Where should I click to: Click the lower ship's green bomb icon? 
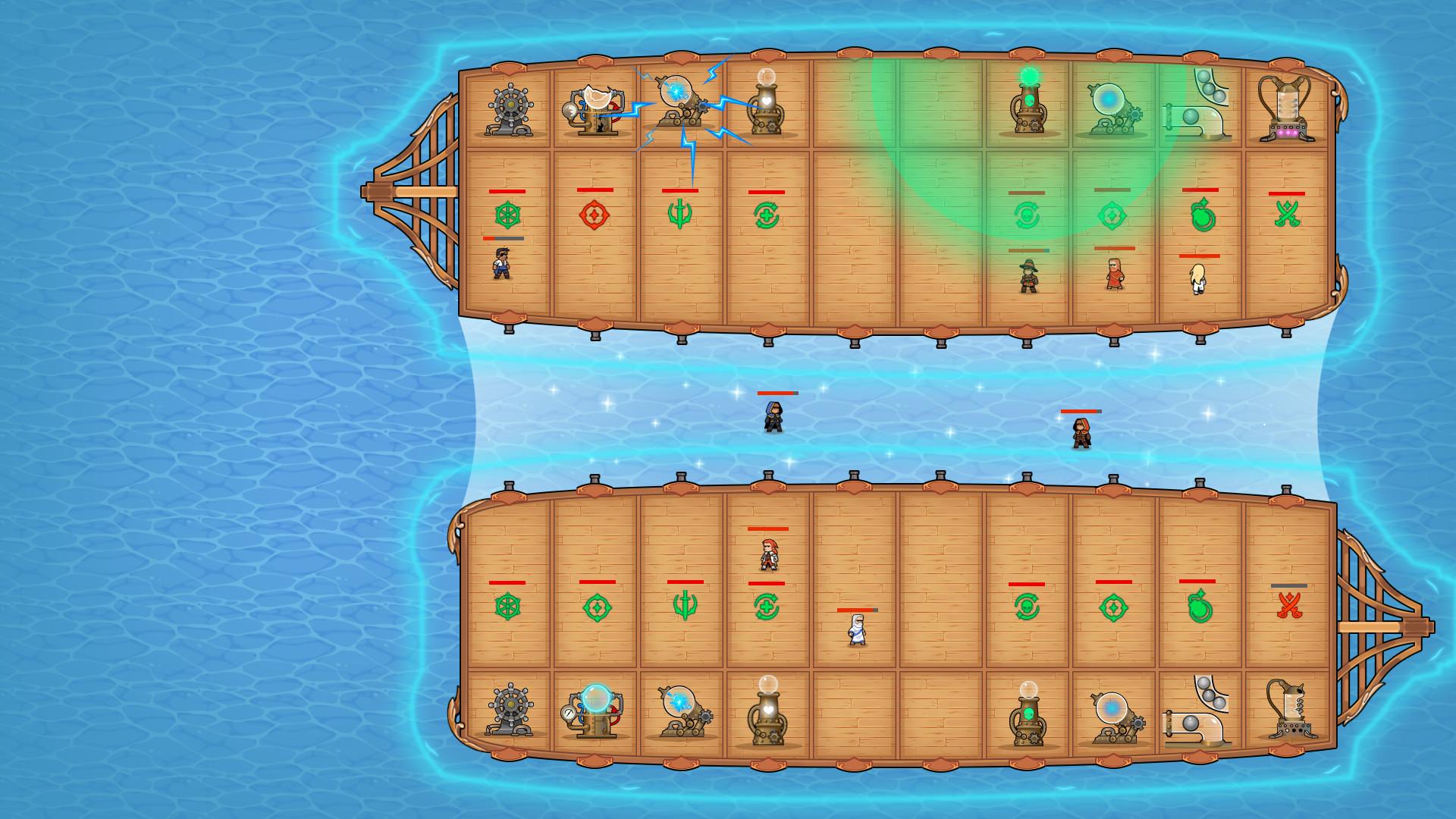pyautogui.click(x=1200, y=607)
